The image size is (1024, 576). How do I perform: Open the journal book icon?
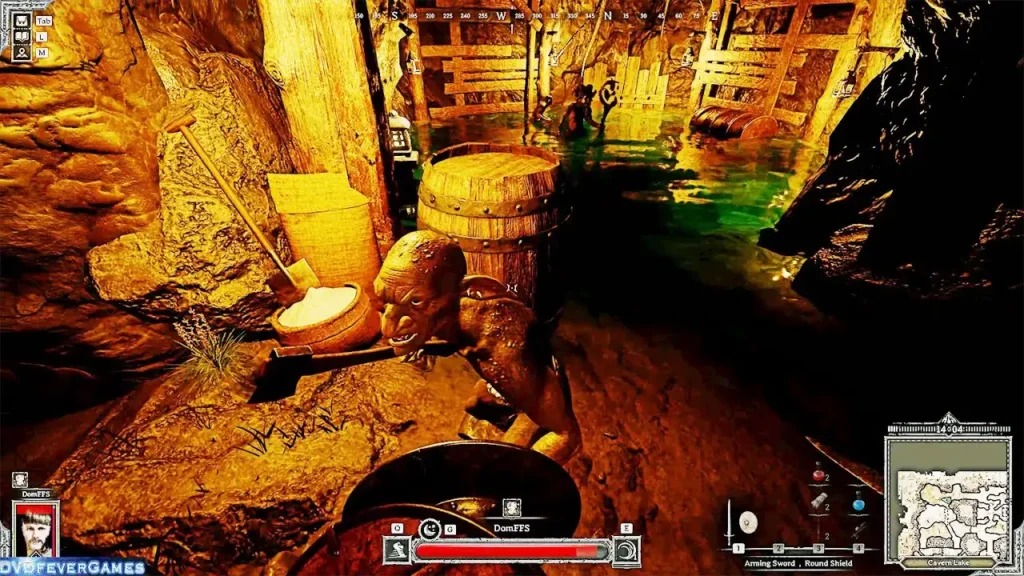pyautogui.click(x=21, y=36)
